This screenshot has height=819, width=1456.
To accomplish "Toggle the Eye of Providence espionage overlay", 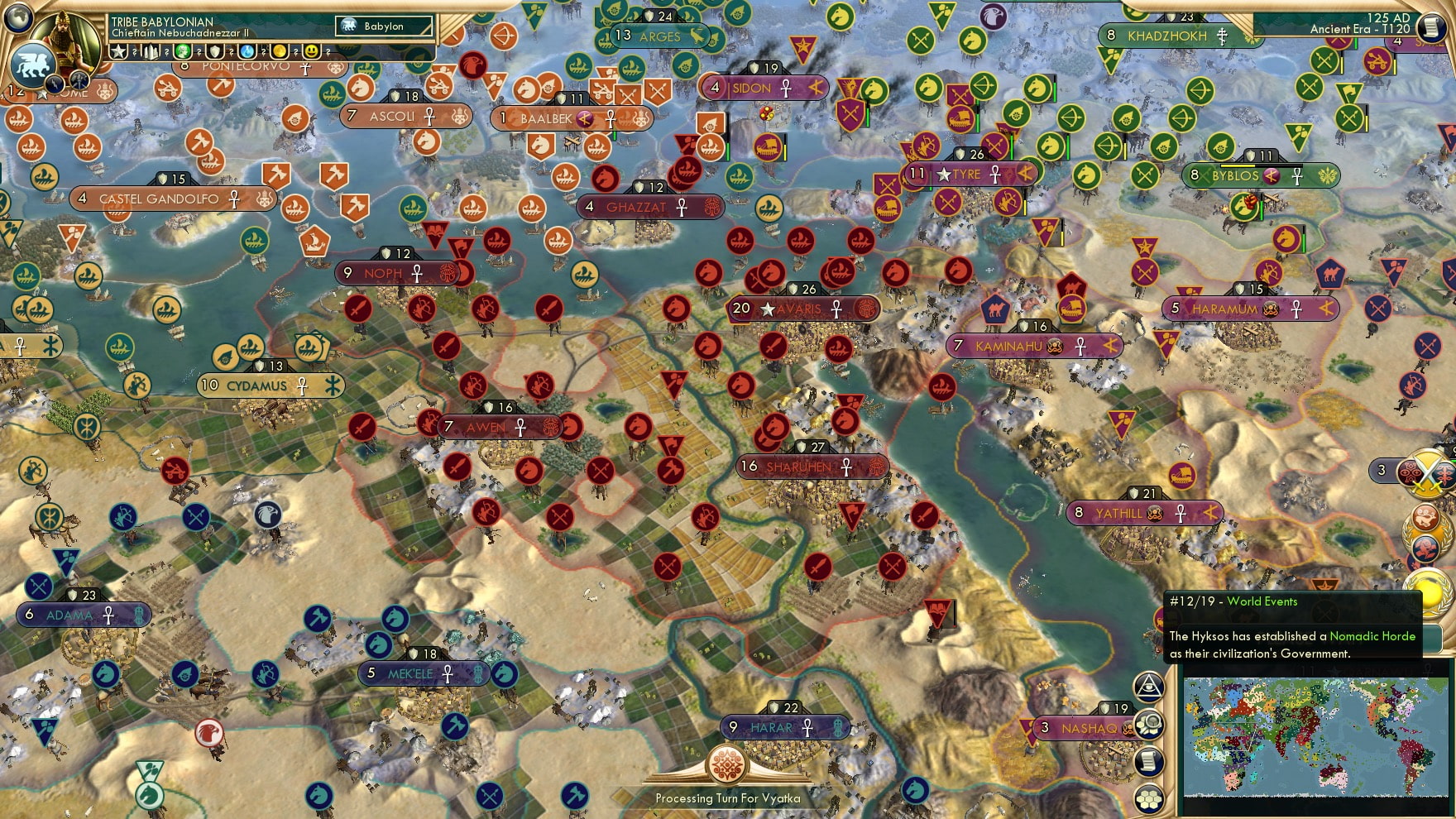I will click(x=1150, y=686).
